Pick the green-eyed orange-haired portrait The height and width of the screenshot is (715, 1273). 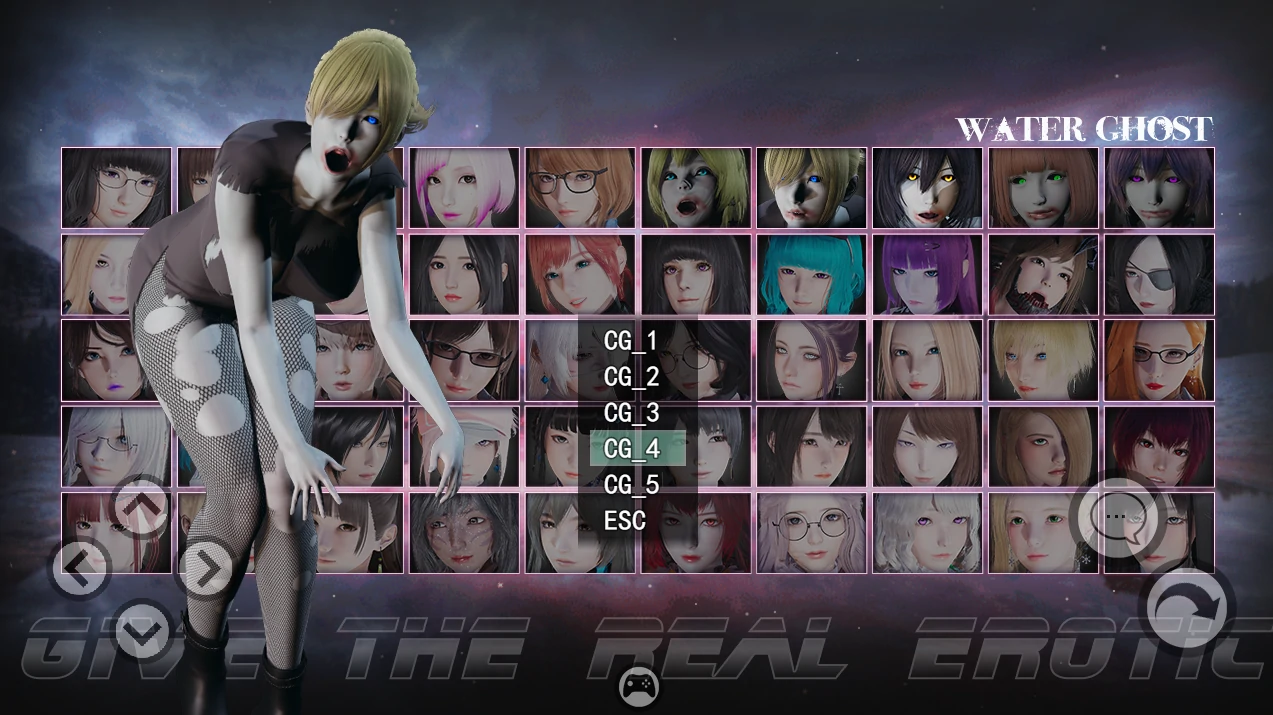tap(1043, 188)
